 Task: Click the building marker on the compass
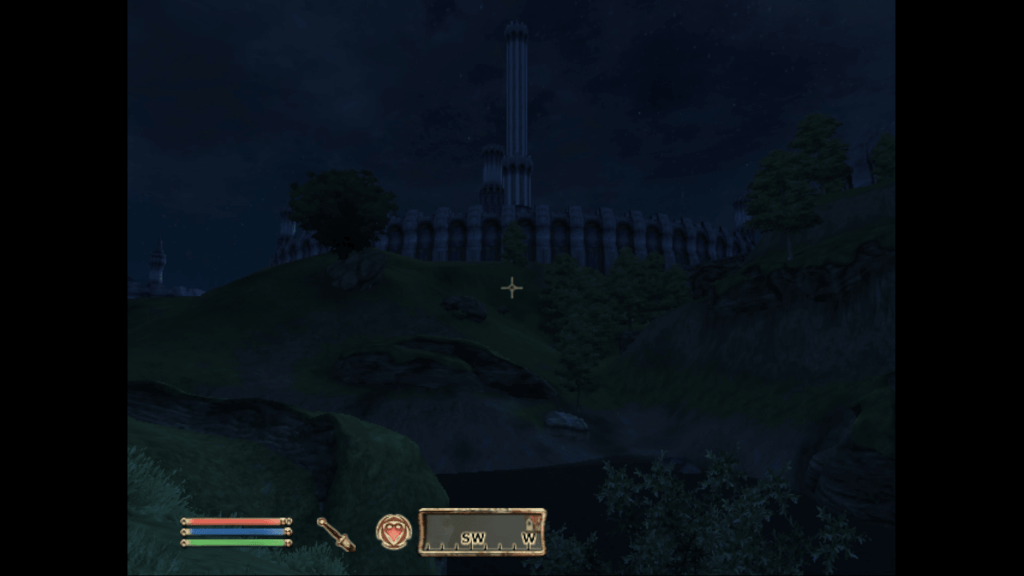pos(530,523)
